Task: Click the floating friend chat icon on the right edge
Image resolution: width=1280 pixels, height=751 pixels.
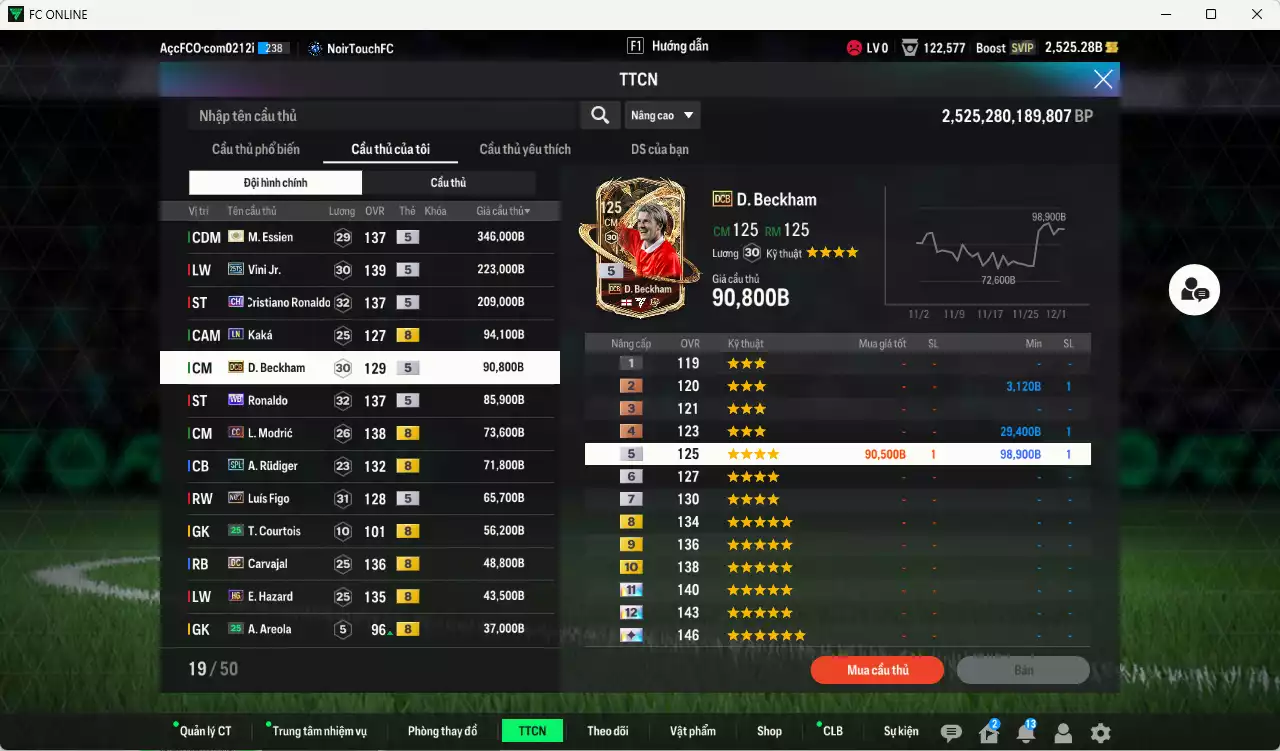Action: (1194, 289)
